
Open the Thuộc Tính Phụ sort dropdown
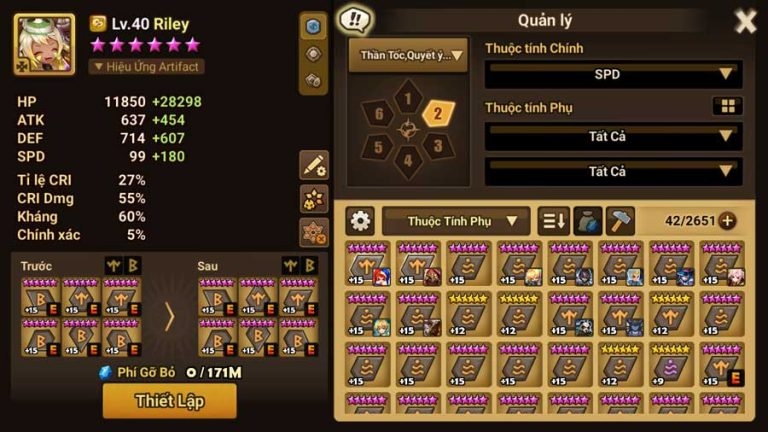point(456,221)
